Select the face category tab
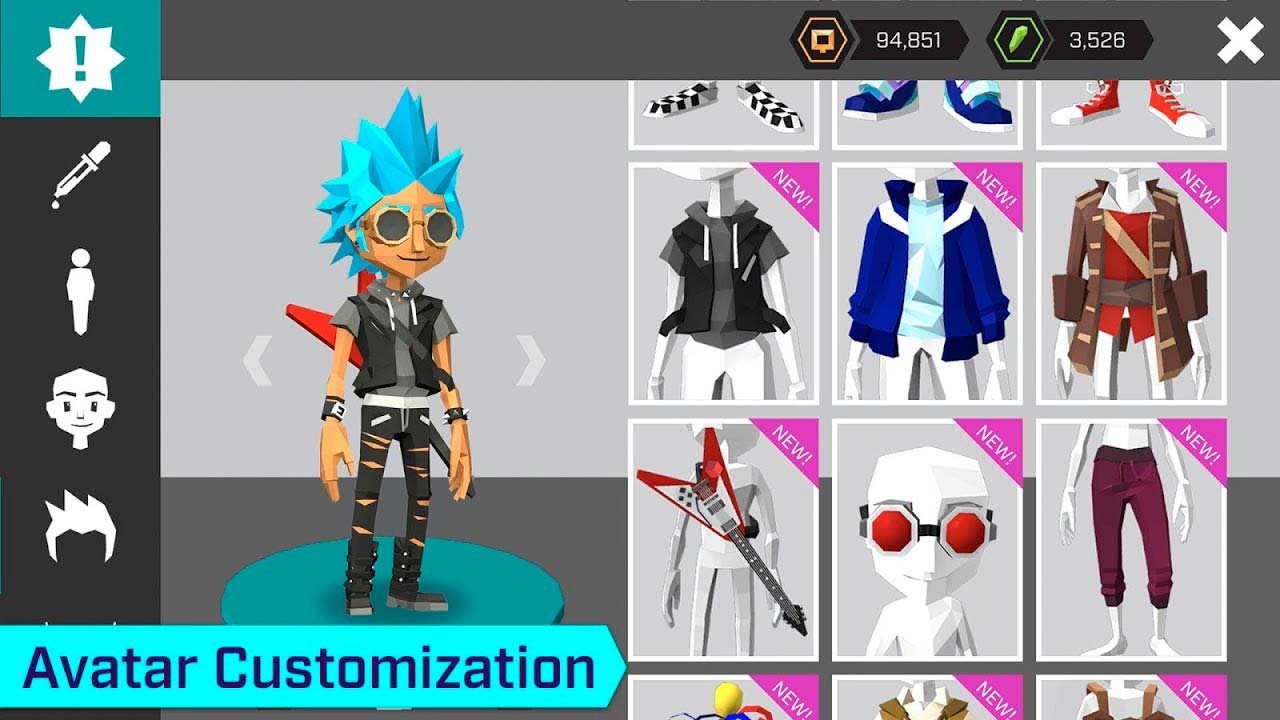This screenshot has width=1280, height=720. pos(80,407)
